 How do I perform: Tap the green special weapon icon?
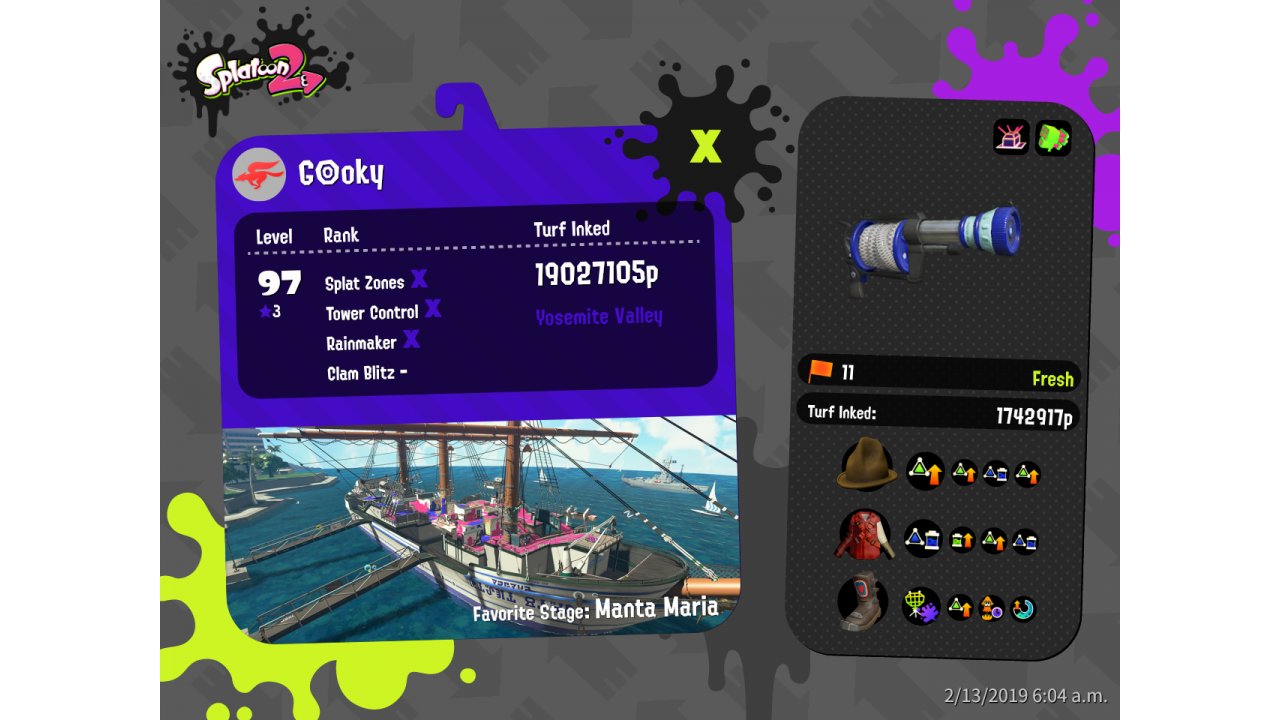click(x=1053, y=137)
